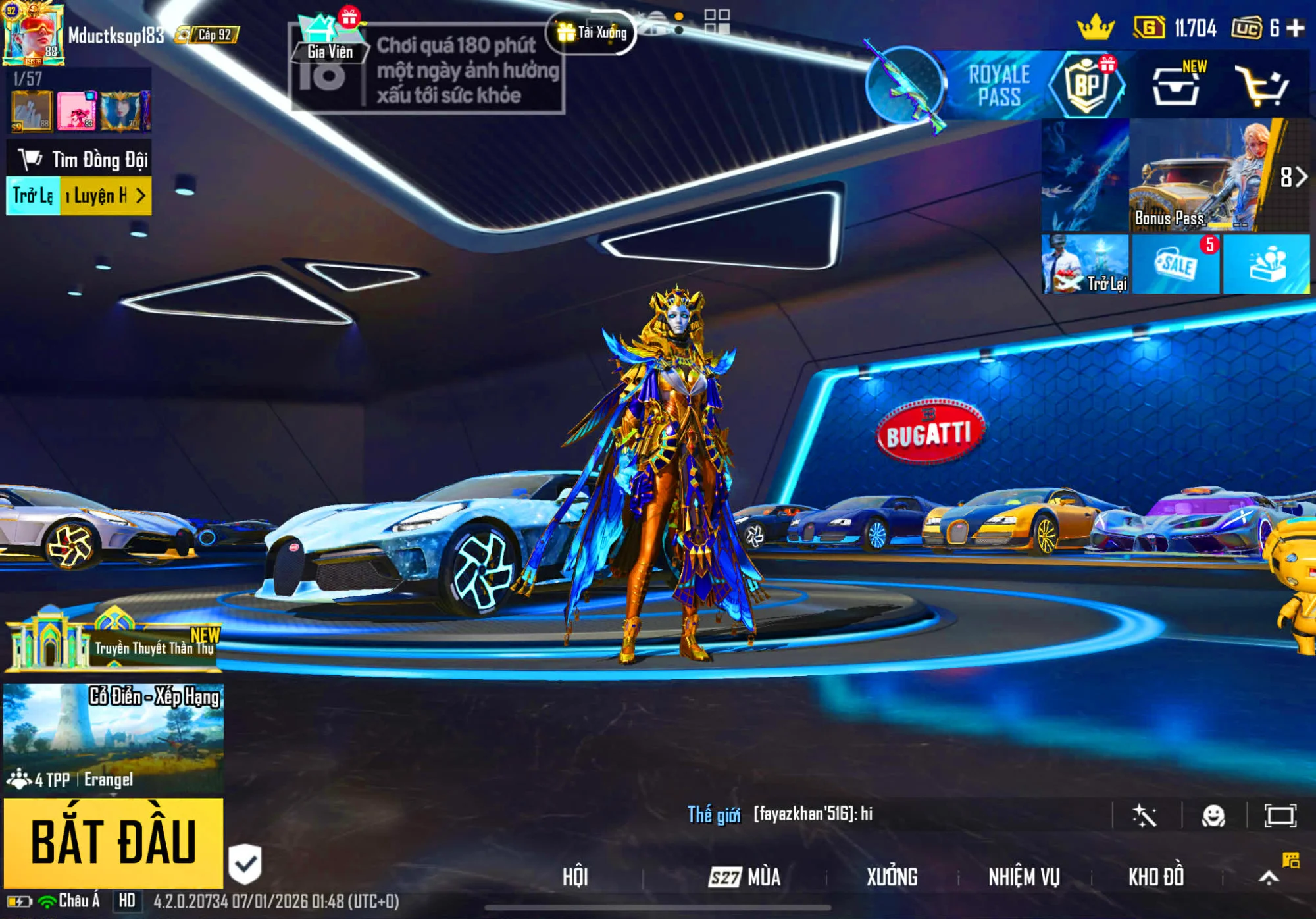Start the match with BẮT ĐẦU
The height and width of the screenshot is (919, 1316).
113,842
